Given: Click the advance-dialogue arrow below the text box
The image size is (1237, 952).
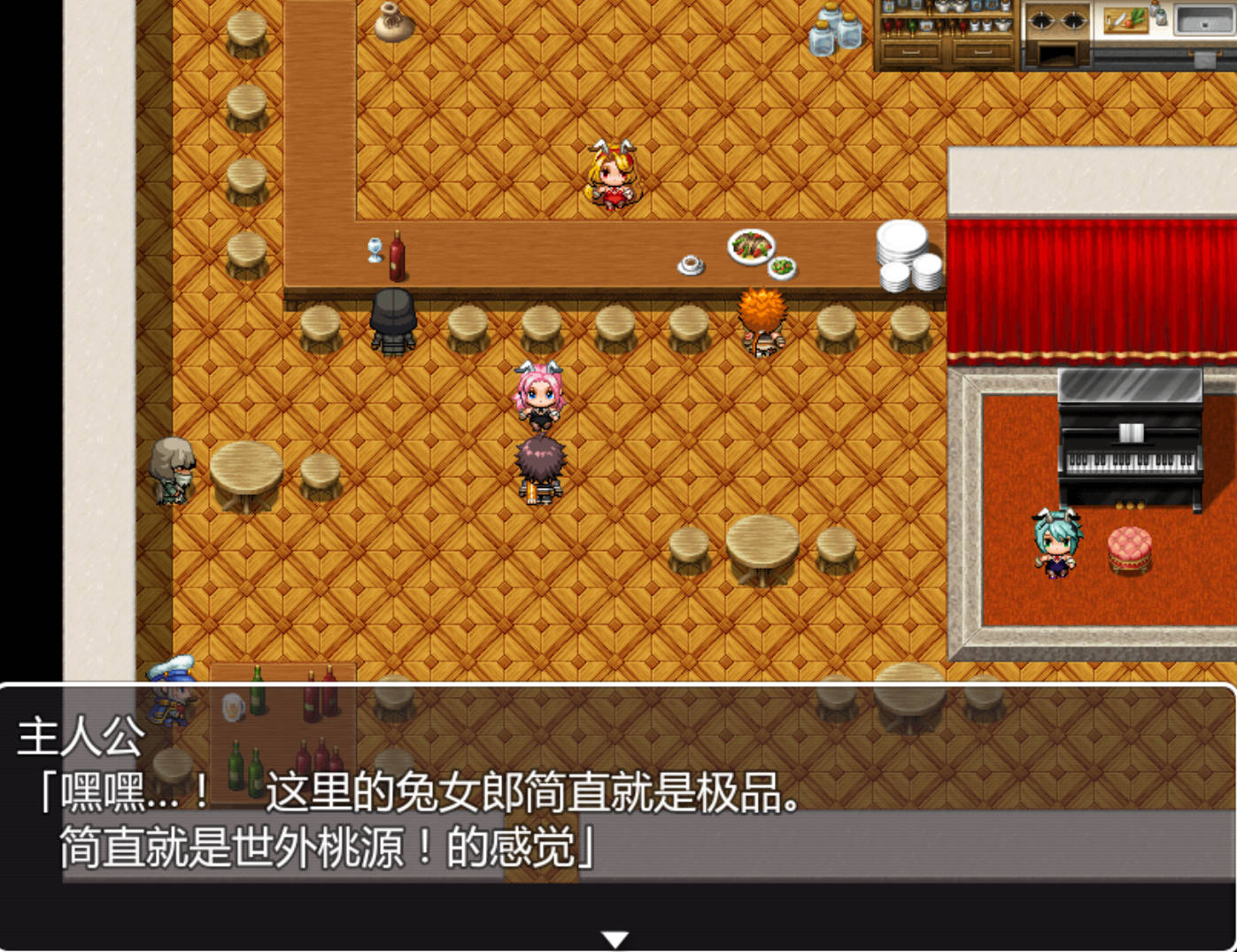Looking at the screenshot, I should coord(617,937).
